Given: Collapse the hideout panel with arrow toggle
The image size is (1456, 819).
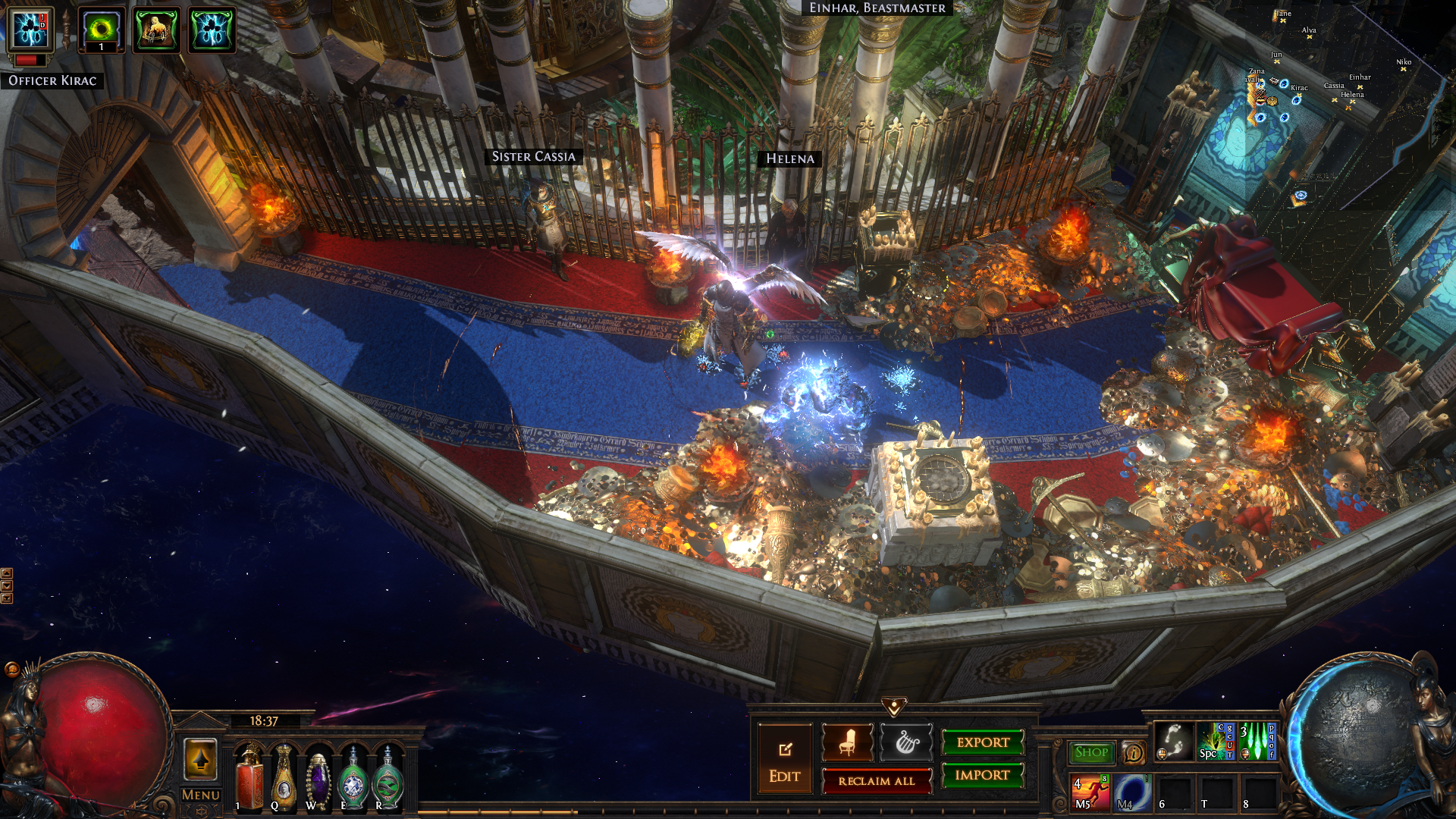Looking at the screenshot, I should [x=894, y=707].
